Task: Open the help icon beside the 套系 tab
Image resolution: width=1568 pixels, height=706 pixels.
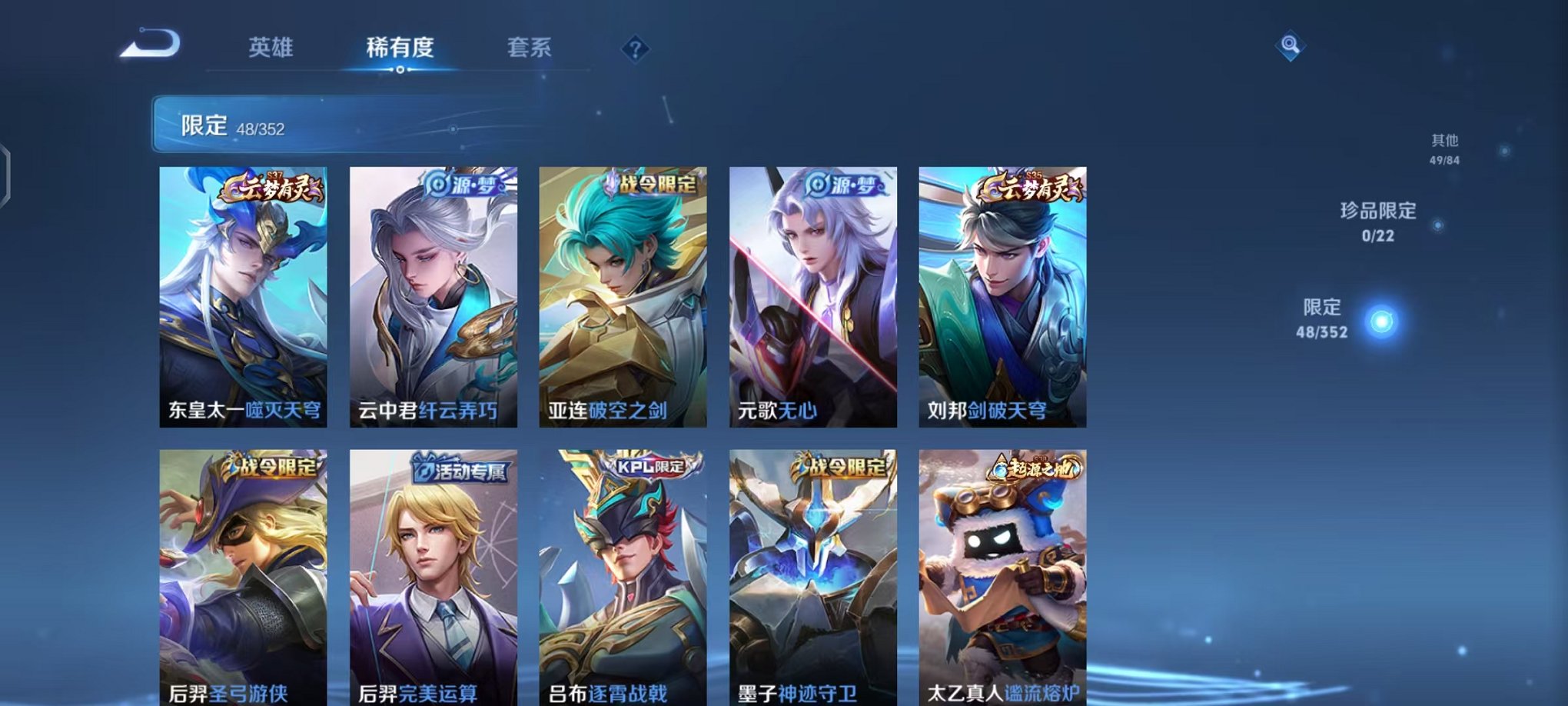Action: point(635,50)
